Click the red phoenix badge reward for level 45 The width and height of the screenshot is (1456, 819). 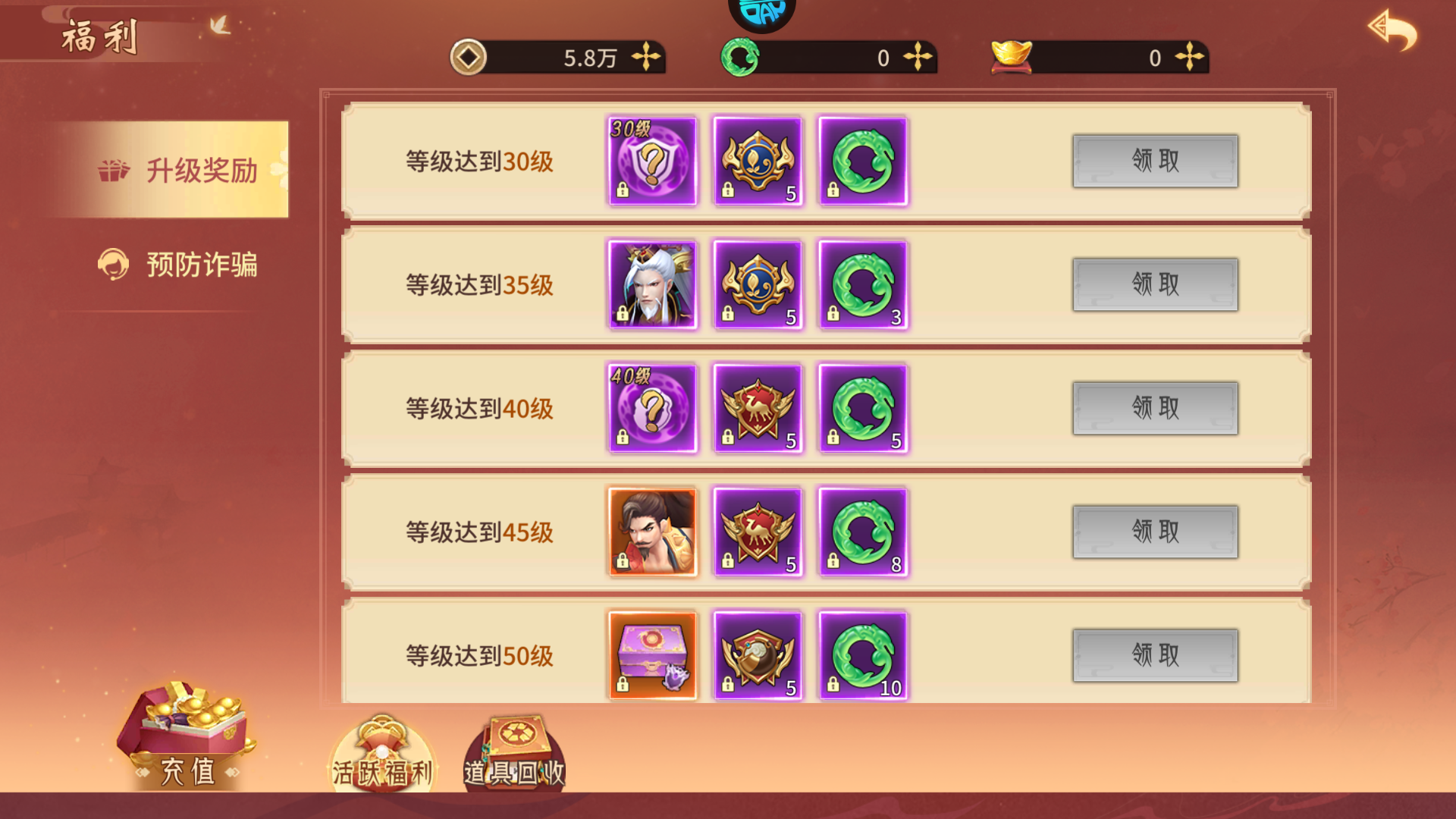click(758, 532)
